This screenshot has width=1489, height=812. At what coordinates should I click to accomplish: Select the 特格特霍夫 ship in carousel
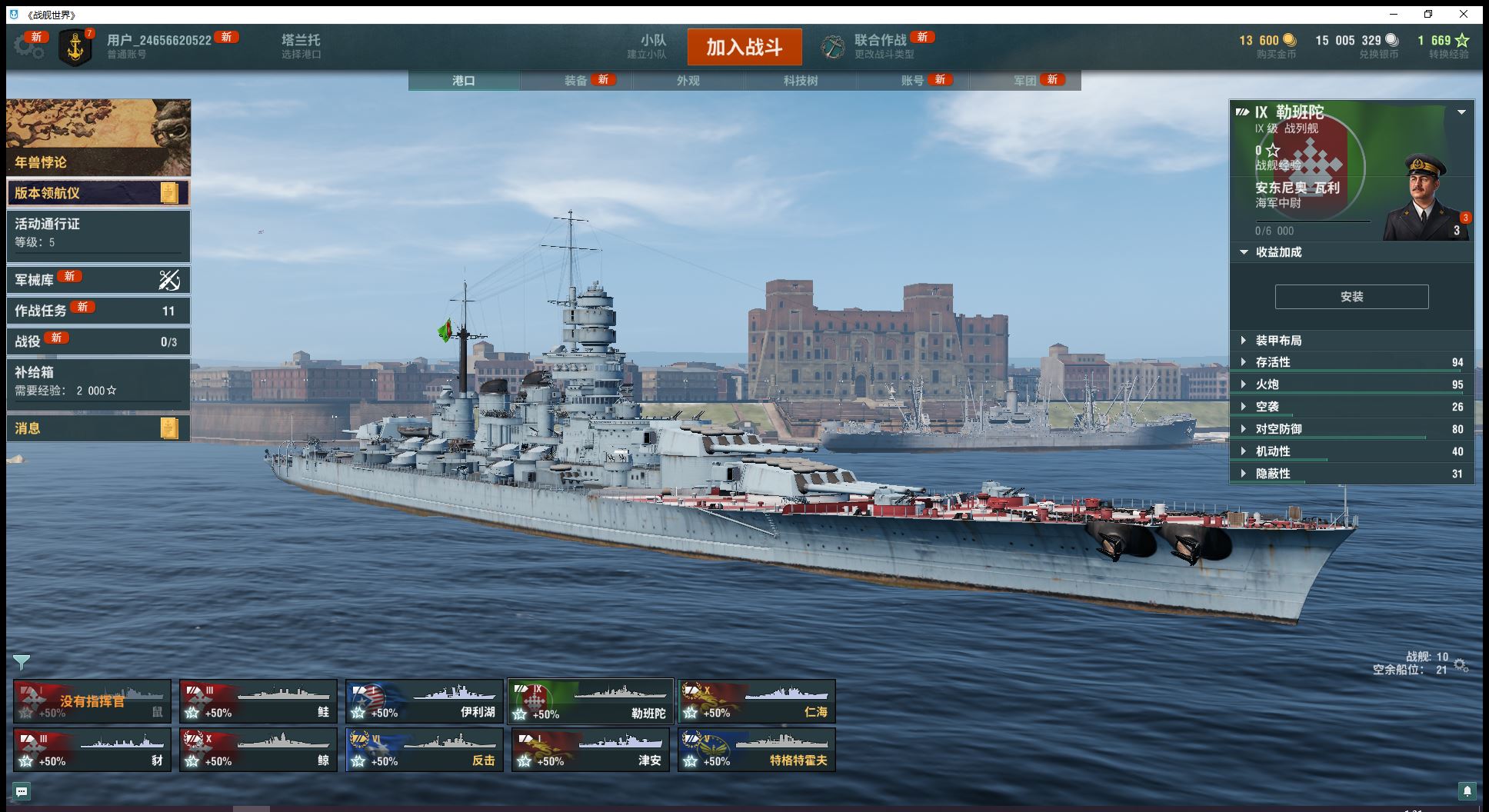[x=757, y=750]
